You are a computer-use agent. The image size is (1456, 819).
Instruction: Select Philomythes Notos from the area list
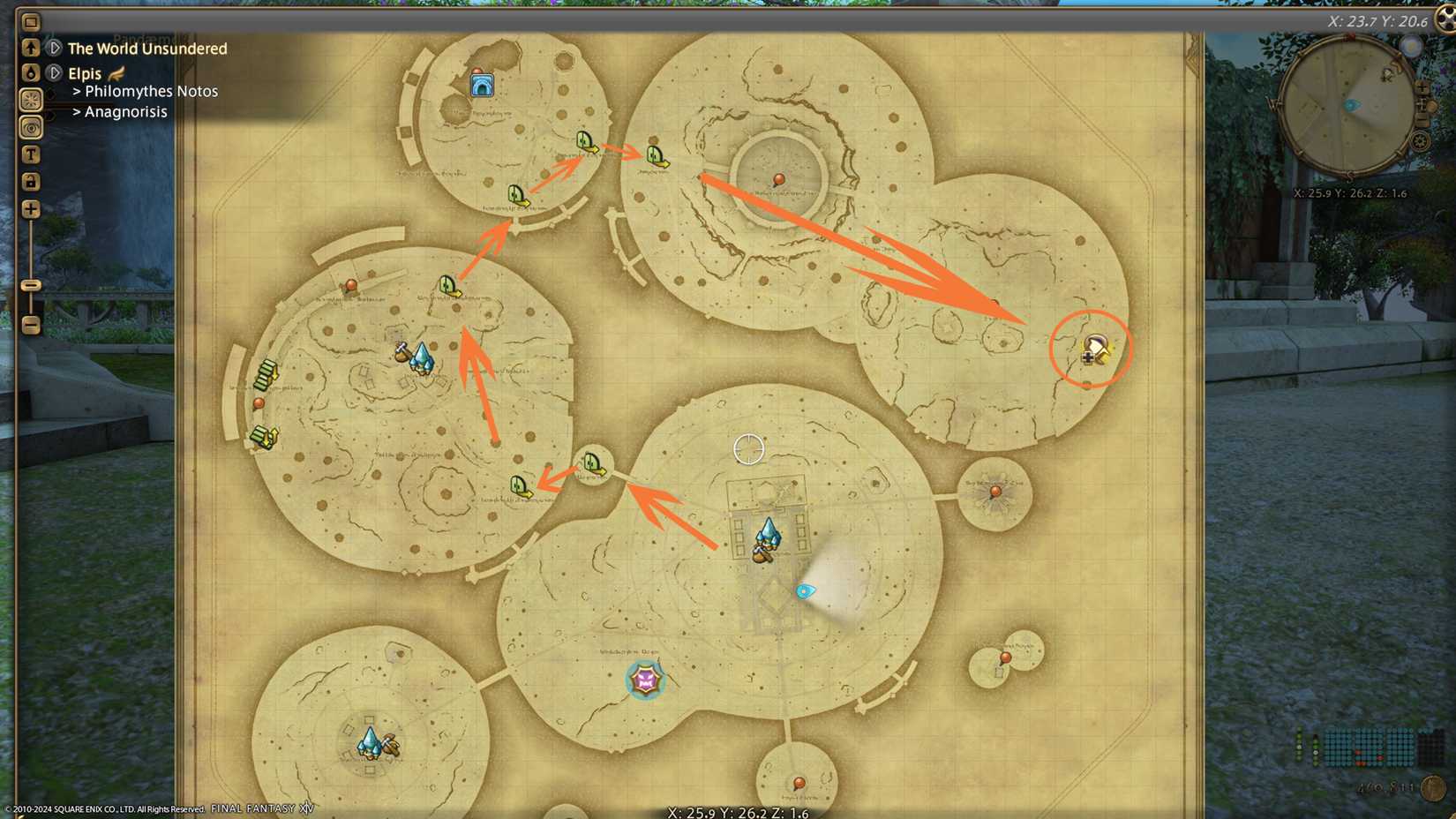(x=152, y=91)
